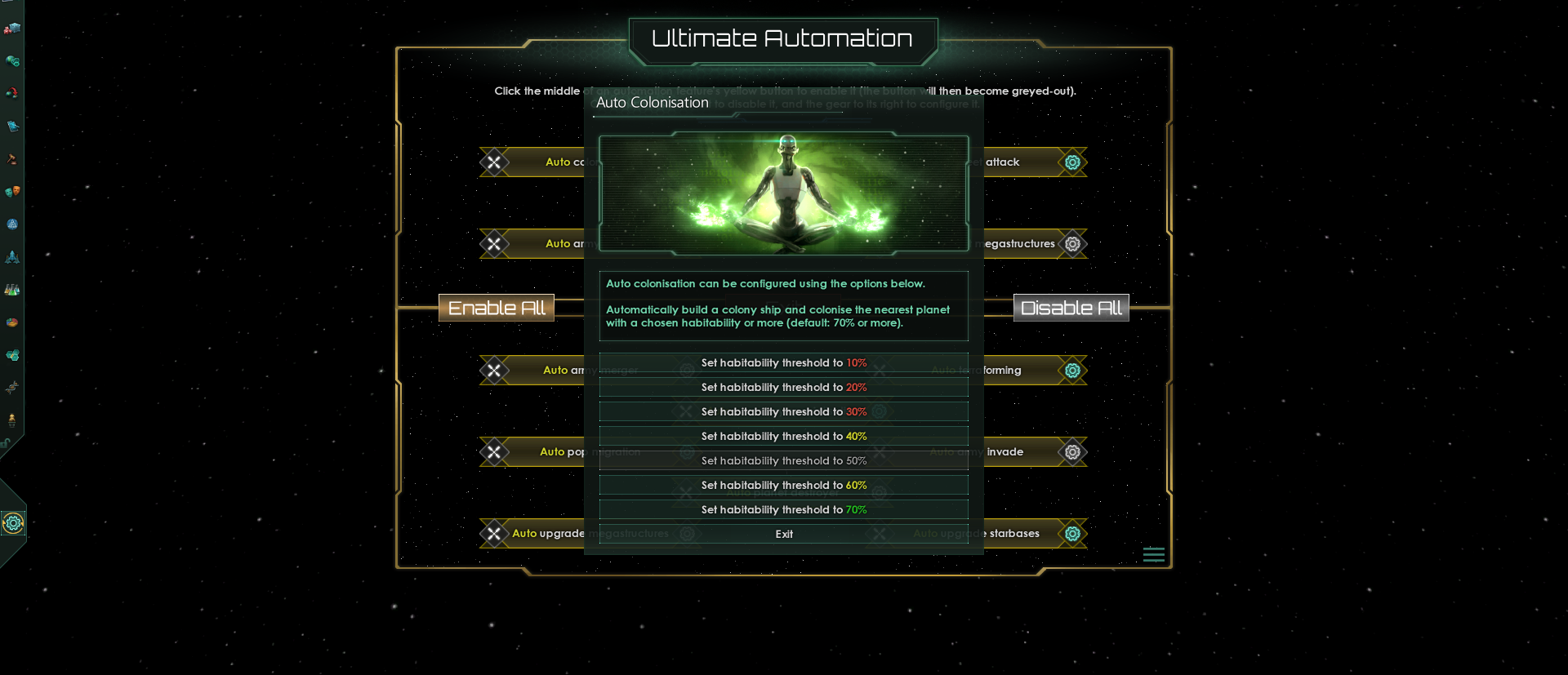Select habitability threshold 30%

(783, 412)
